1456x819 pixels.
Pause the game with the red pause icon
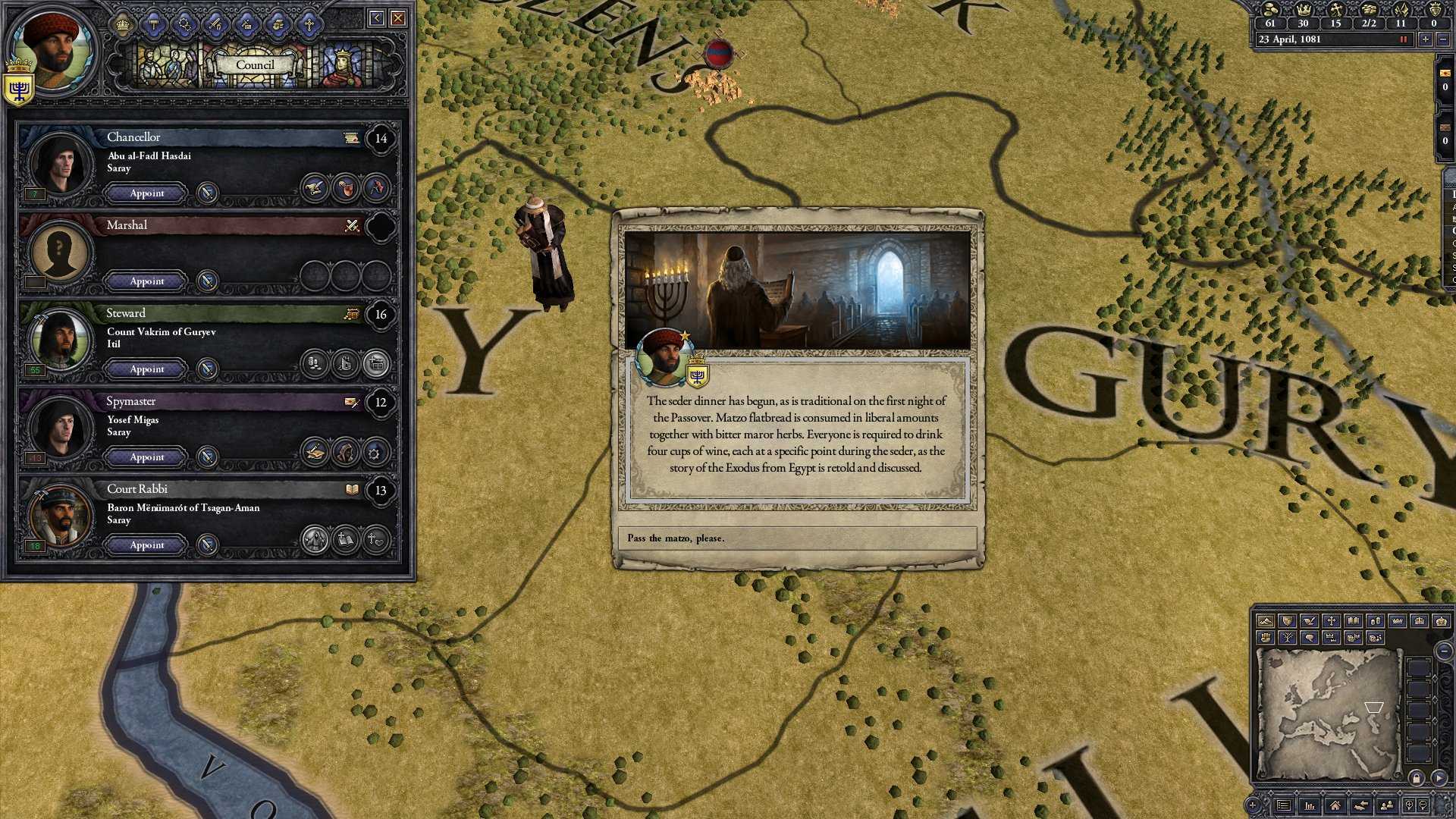[1403, 39]
